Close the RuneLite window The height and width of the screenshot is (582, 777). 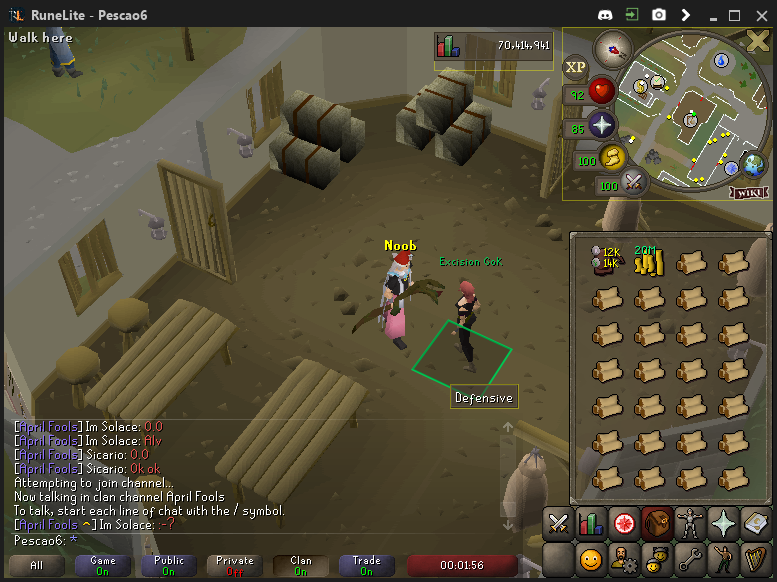pyautogui.click(x=759, y=15)
